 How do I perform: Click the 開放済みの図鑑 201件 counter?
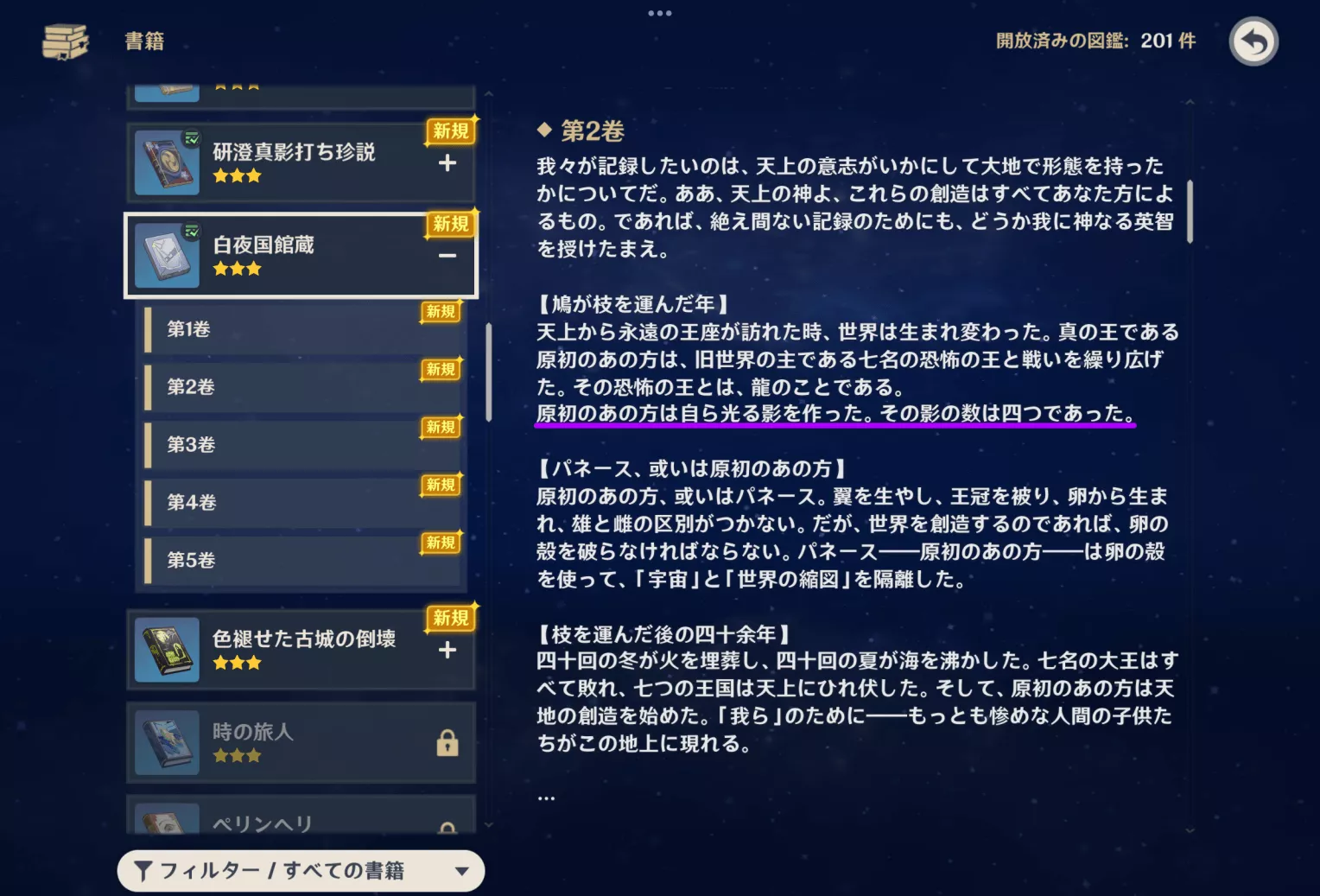click(1095, 41)
